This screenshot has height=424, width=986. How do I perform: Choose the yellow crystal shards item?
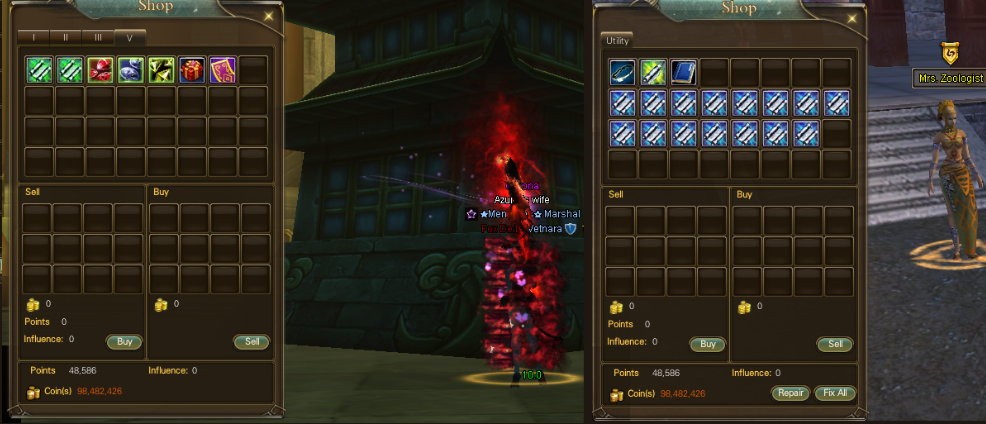click(x=161, y=70)
